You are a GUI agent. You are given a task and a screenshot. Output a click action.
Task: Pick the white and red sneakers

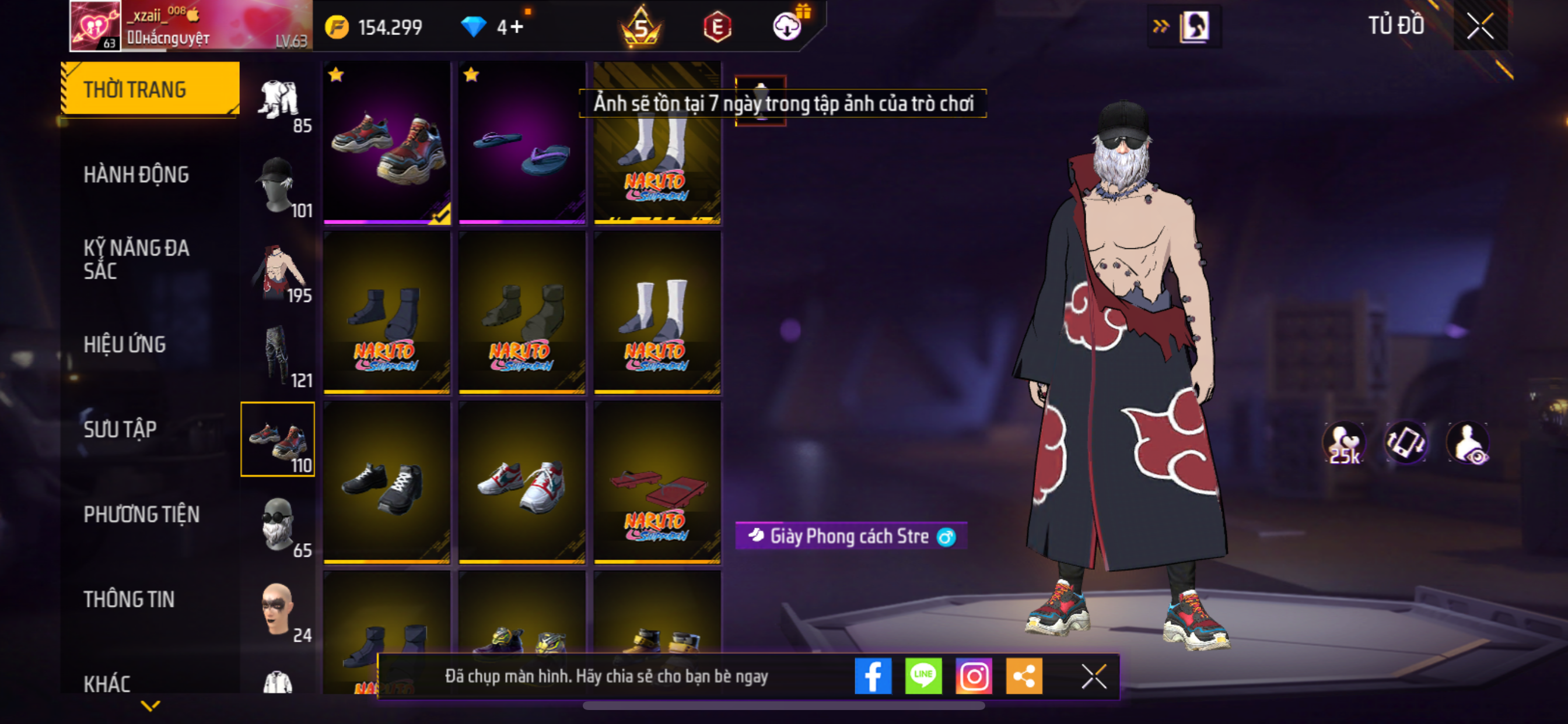[521, 483]
